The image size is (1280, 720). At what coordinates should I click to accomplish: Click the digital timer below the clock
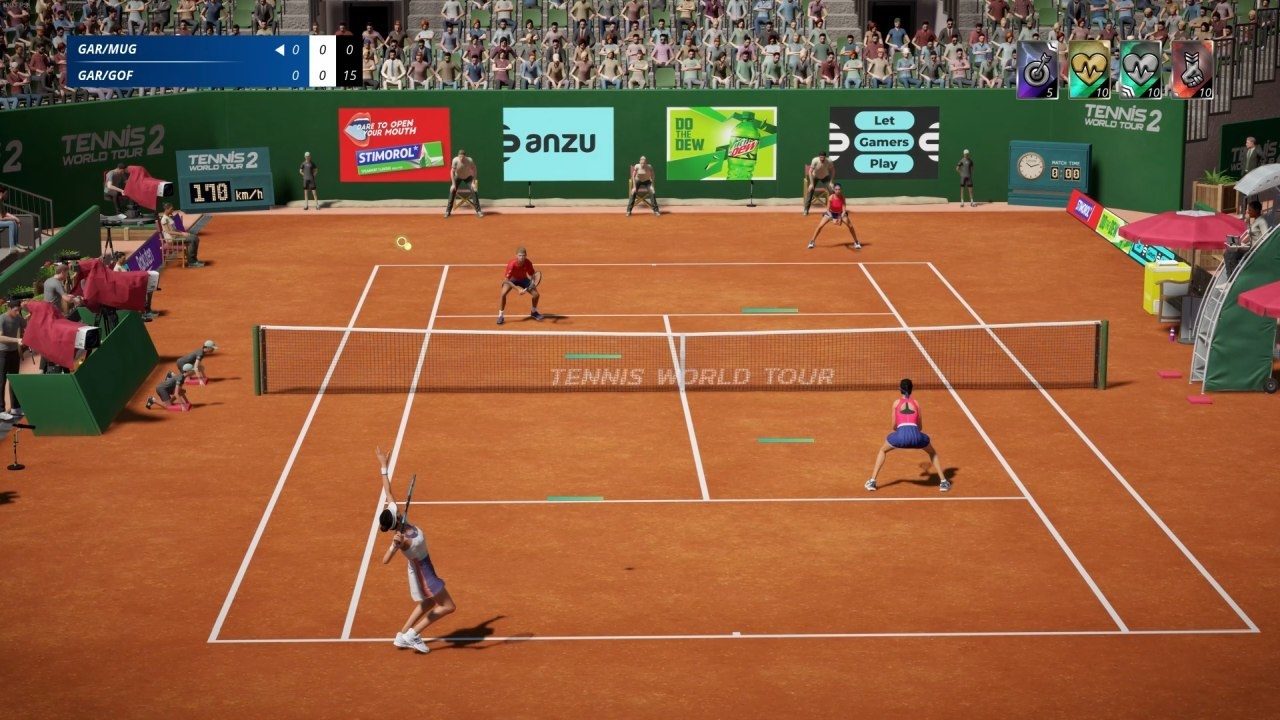click(x=1068, y=173)
